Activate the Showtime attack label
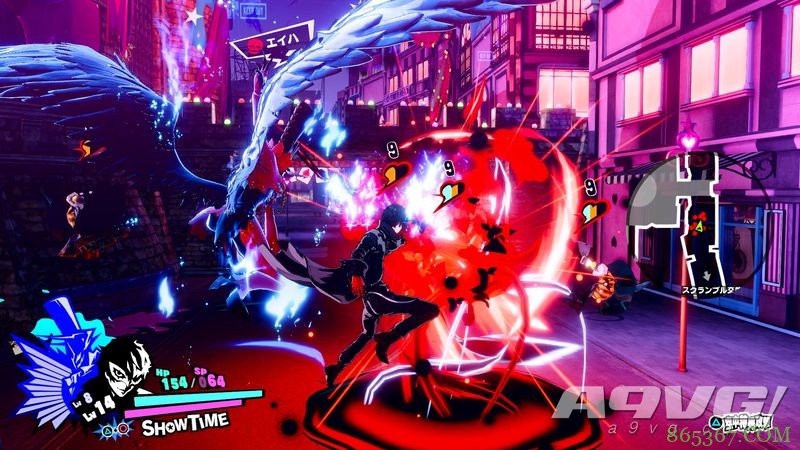800x450 pixels. (x=185, y=425)
